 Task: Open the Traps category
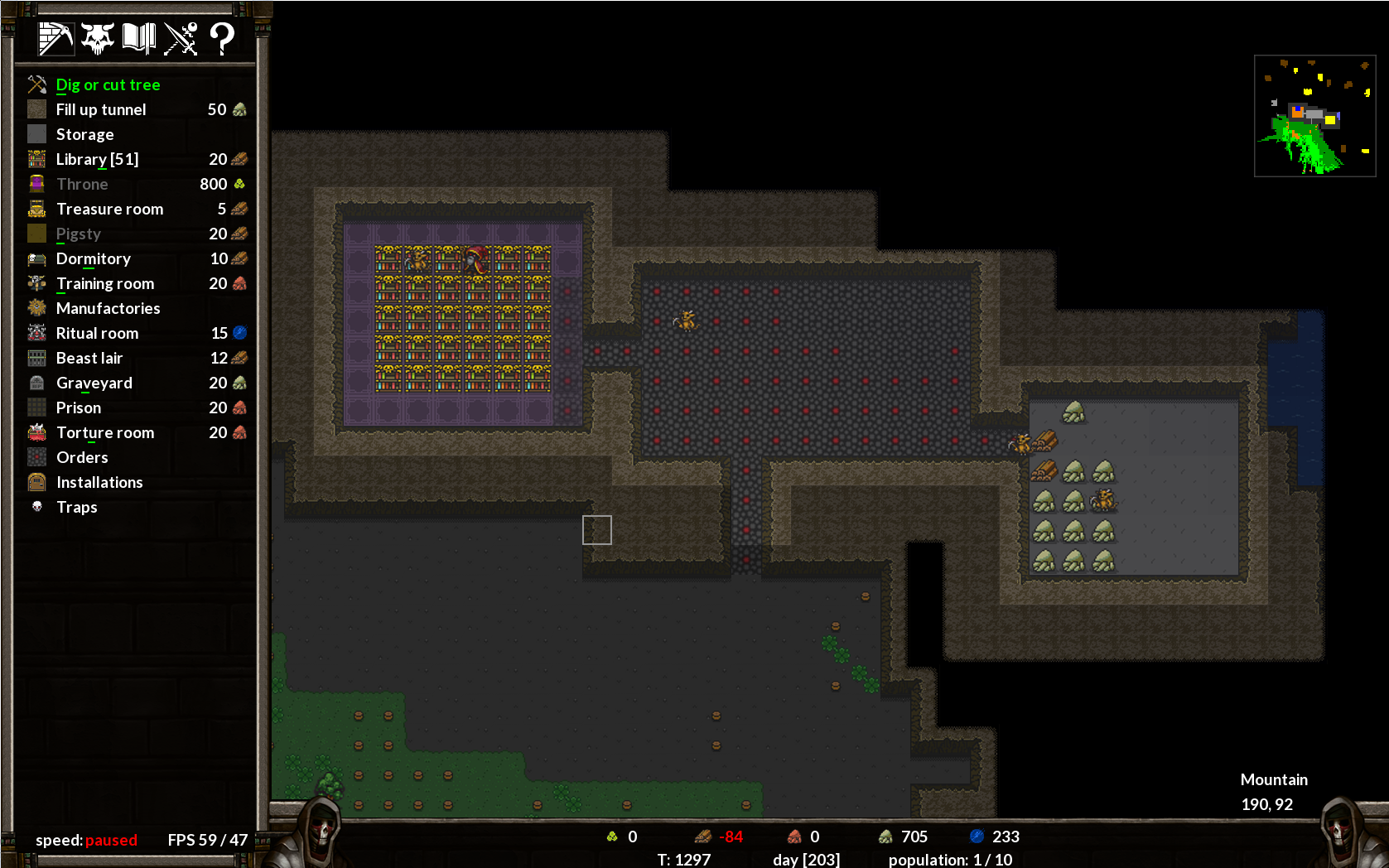76,507
